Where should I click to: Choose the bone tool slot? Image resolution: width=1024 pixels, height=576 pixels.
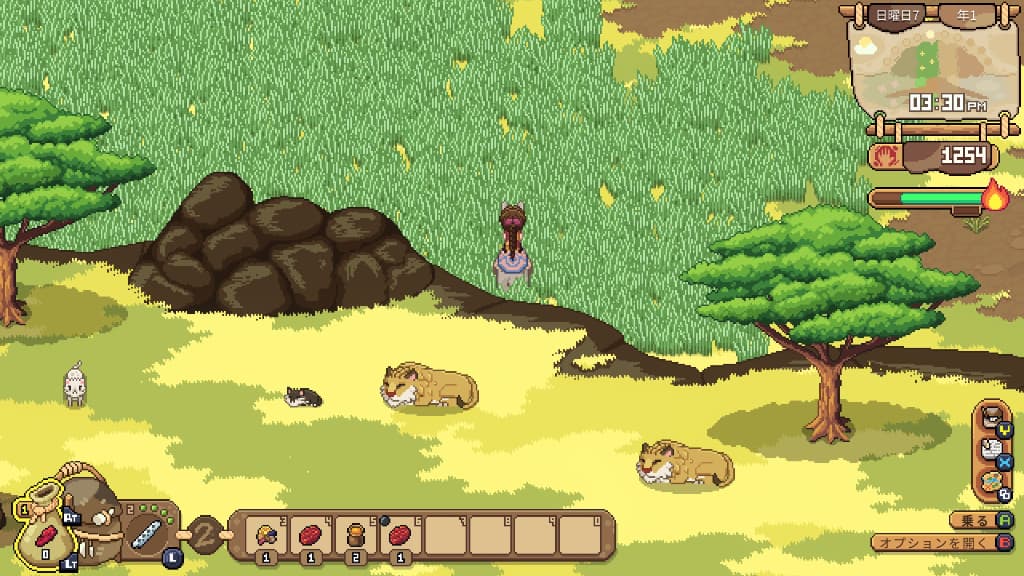tap(145, 532)
